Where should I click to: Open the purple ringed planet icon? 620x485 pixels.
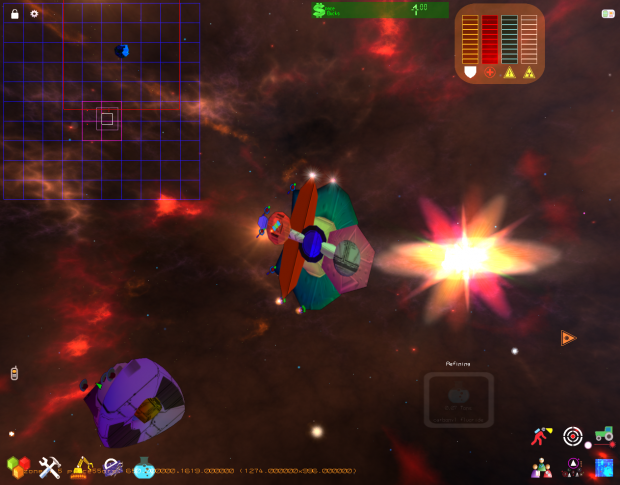[x=113, y=467]
